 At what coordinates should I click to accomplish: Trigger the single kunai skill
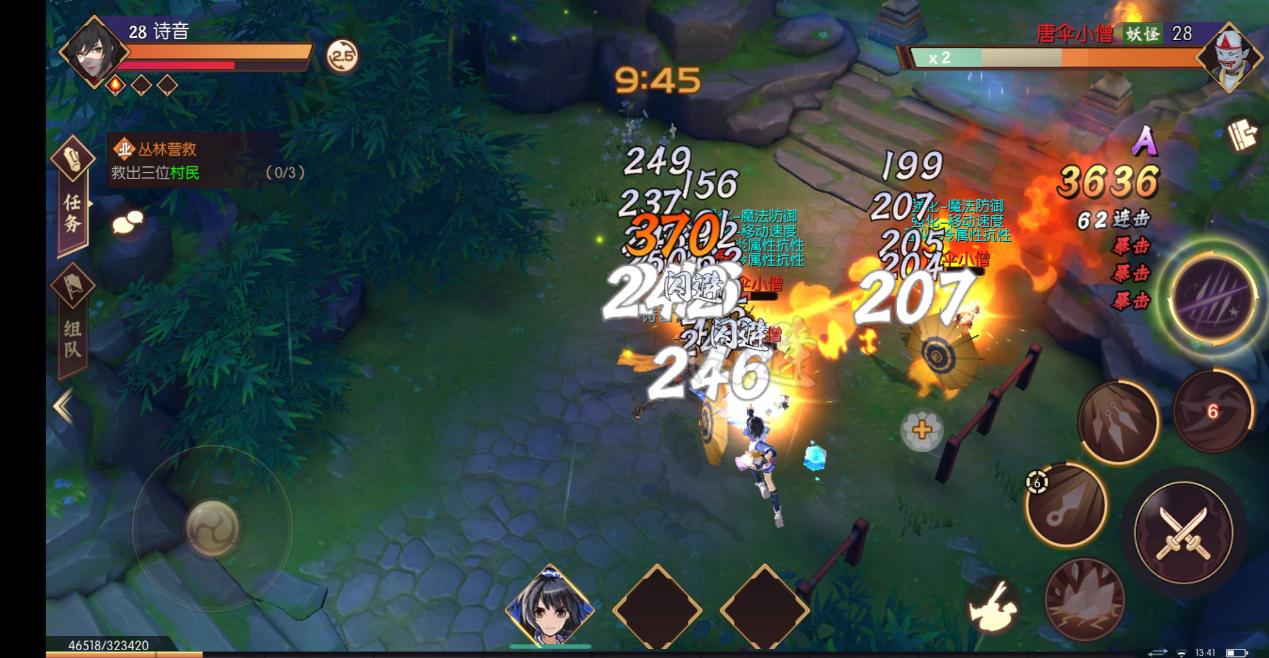point(1066,505)
